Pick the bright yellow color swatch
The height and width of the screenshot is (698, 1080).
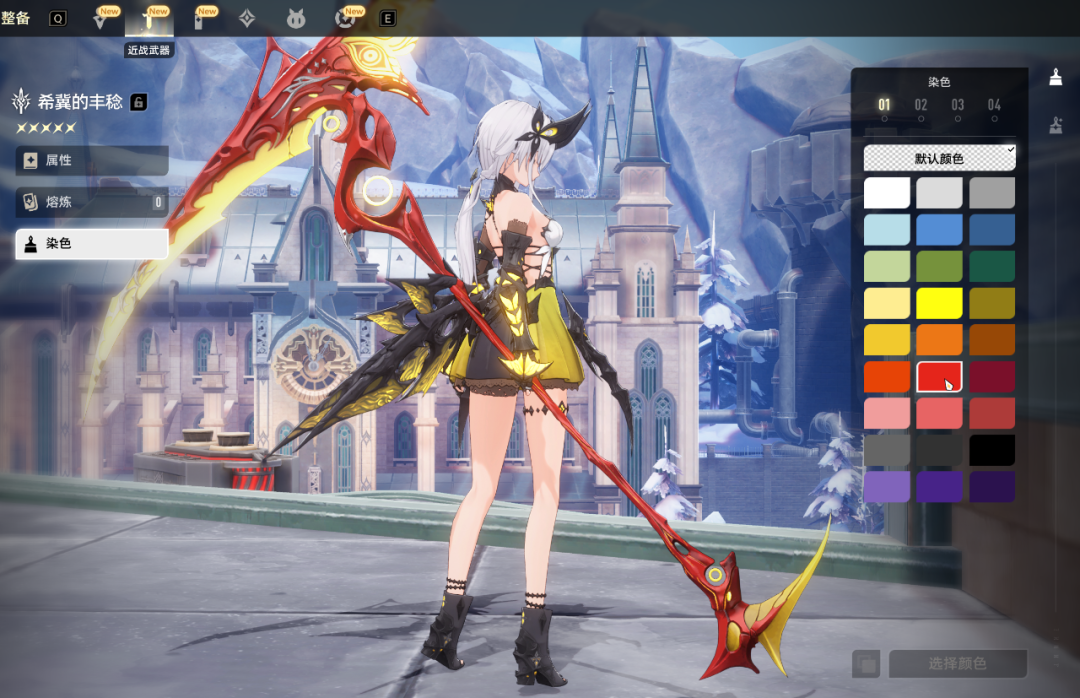[939, 303]
